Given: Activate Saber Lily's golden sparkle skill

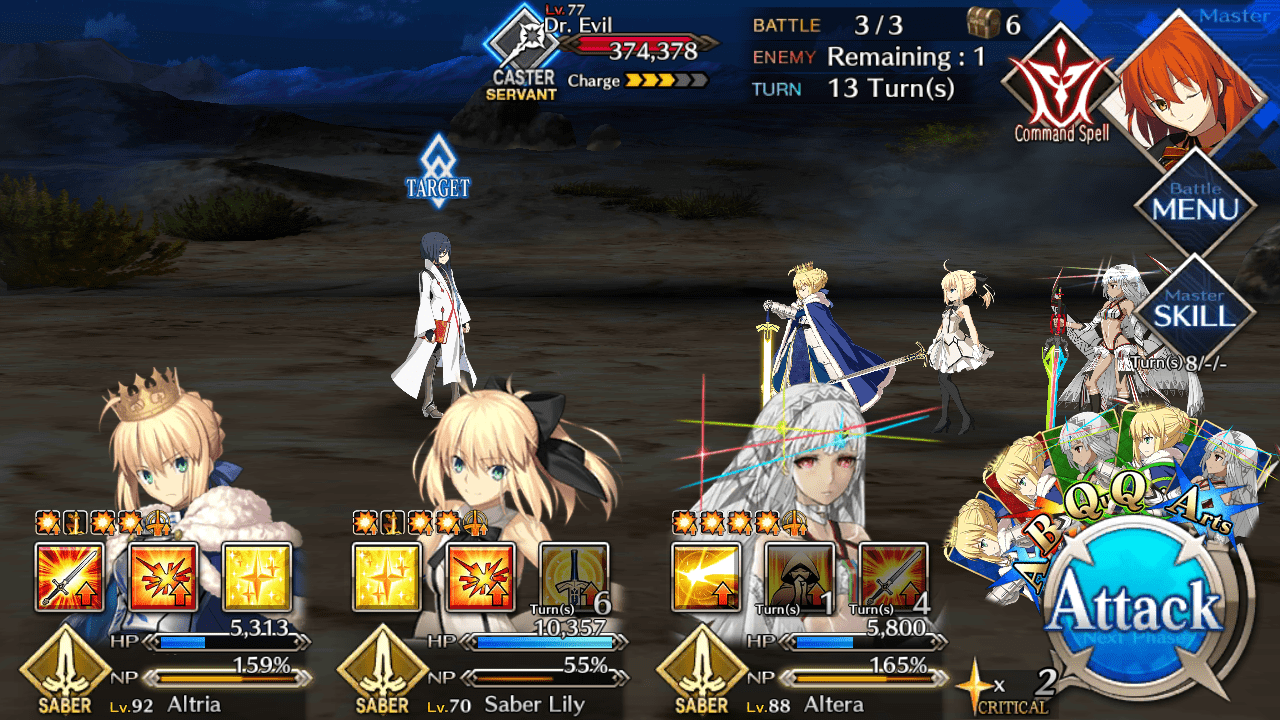Looking at the screenshot, I should click(387, 577).
